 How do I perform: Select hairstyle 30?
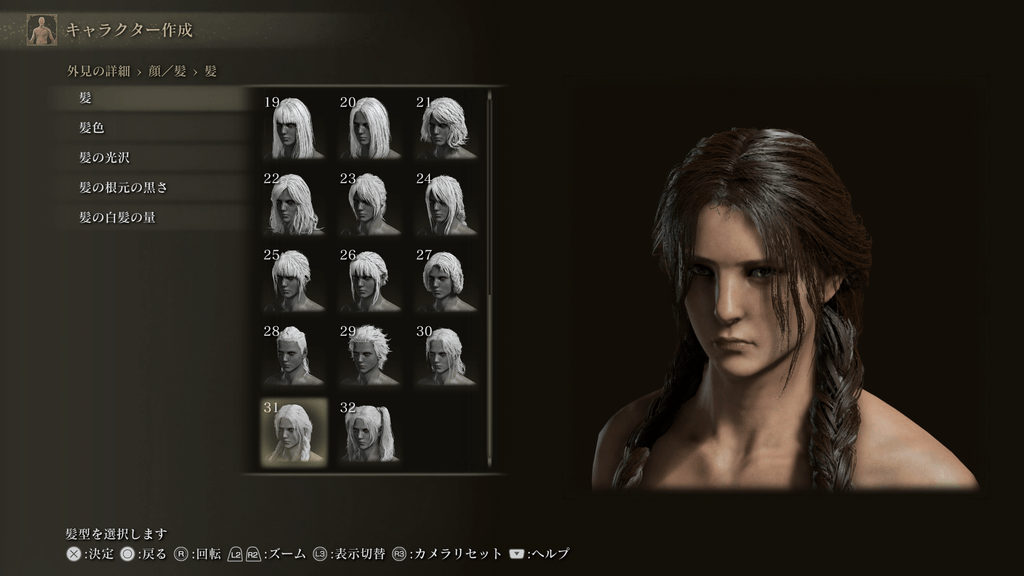pyautogui.click(x=446, y=355)
